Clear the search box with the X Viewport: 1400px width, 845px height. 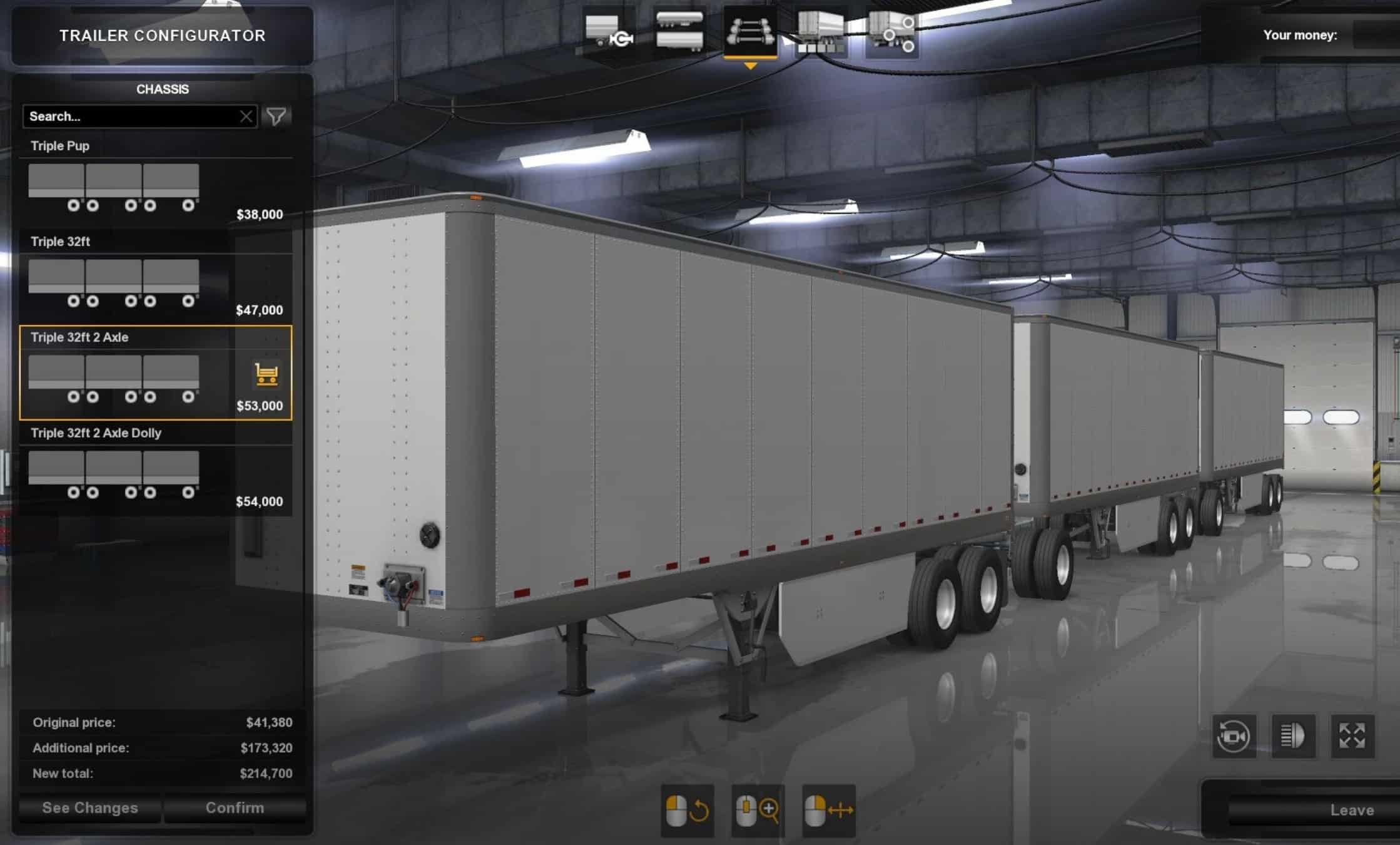click(246, 116)
